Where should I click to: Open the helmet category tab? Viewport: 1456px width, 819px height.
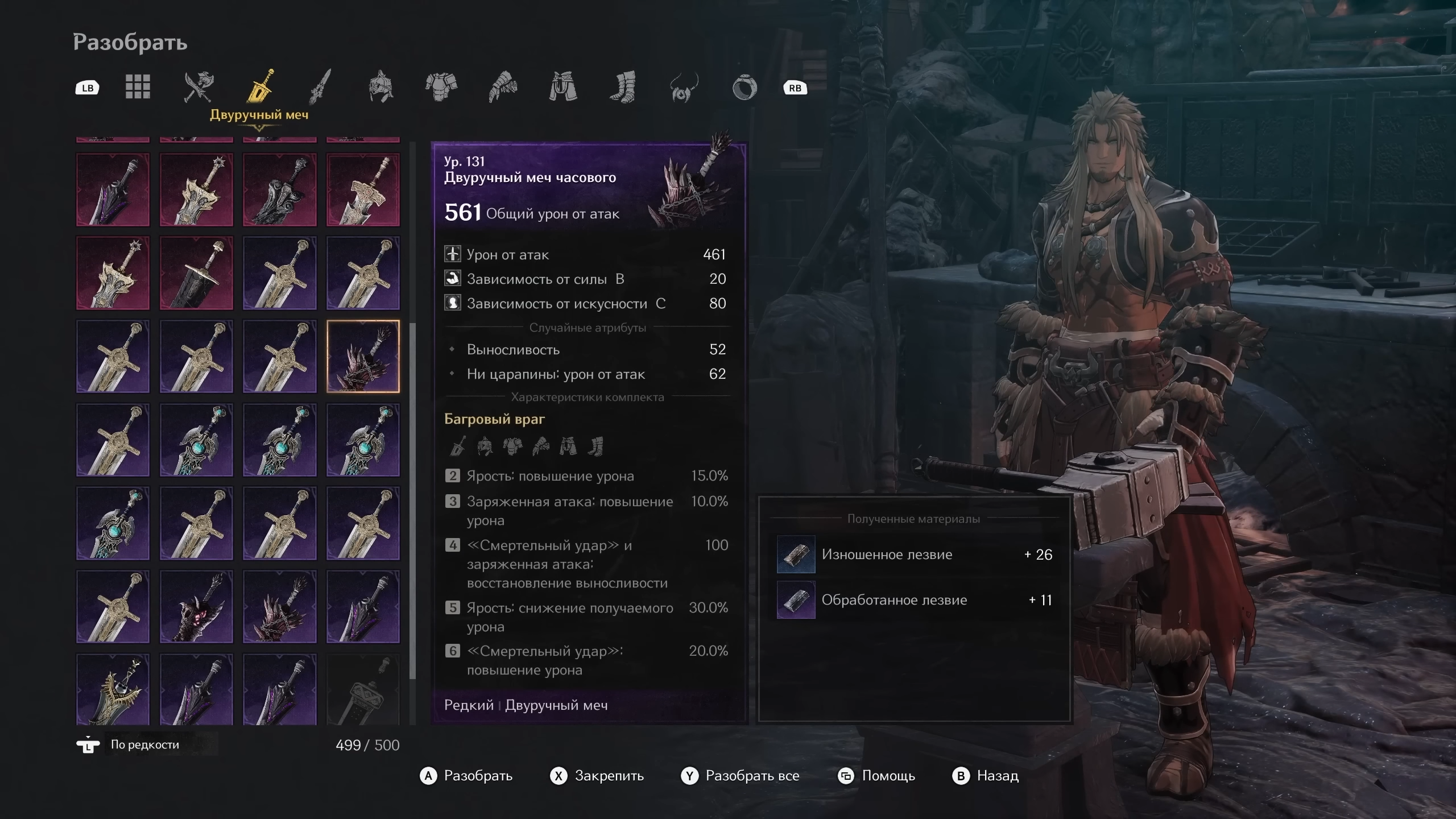pos(380,87)
